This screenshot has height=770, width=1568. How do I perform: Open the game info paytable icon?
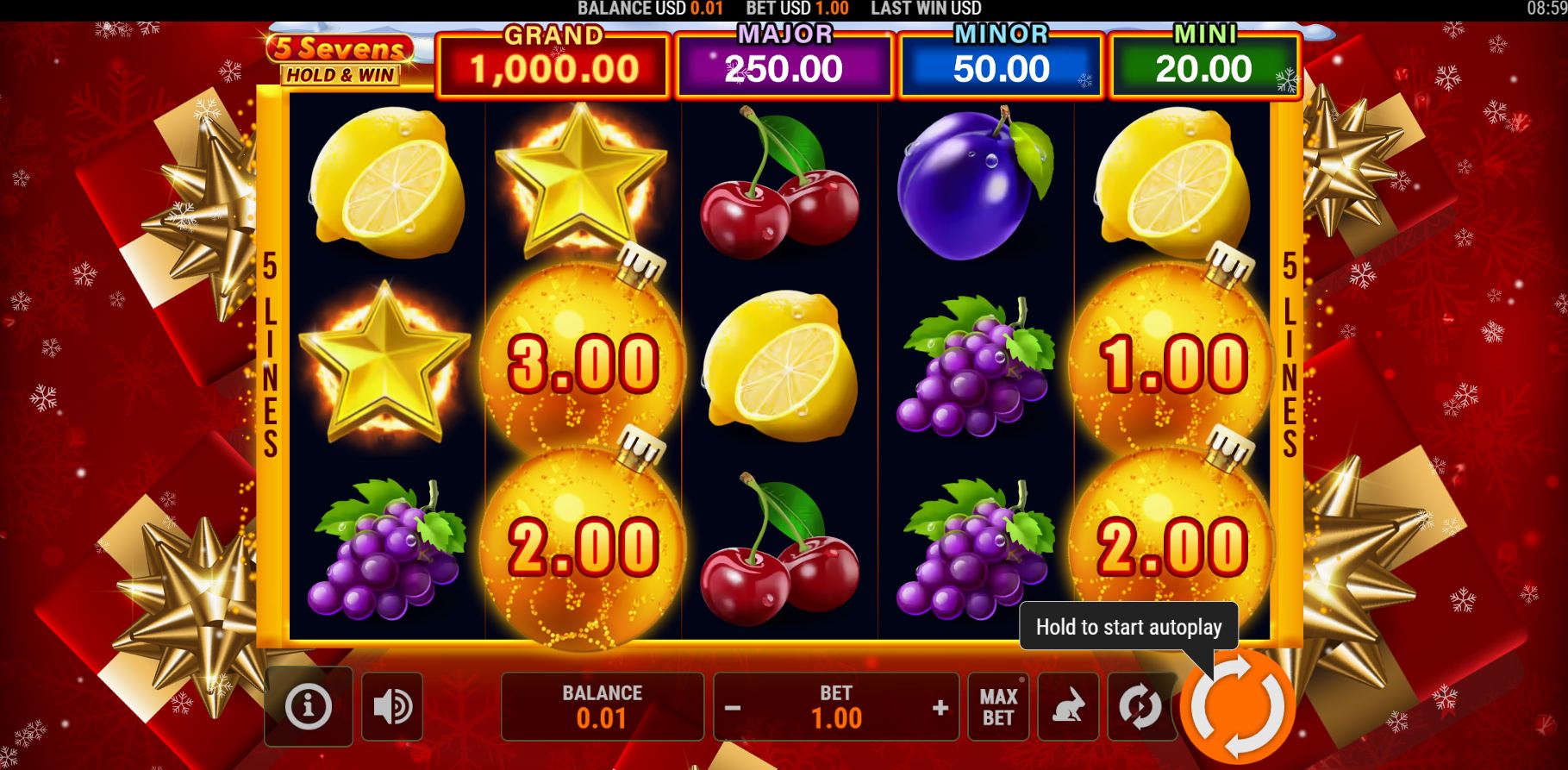coord(308,706)
